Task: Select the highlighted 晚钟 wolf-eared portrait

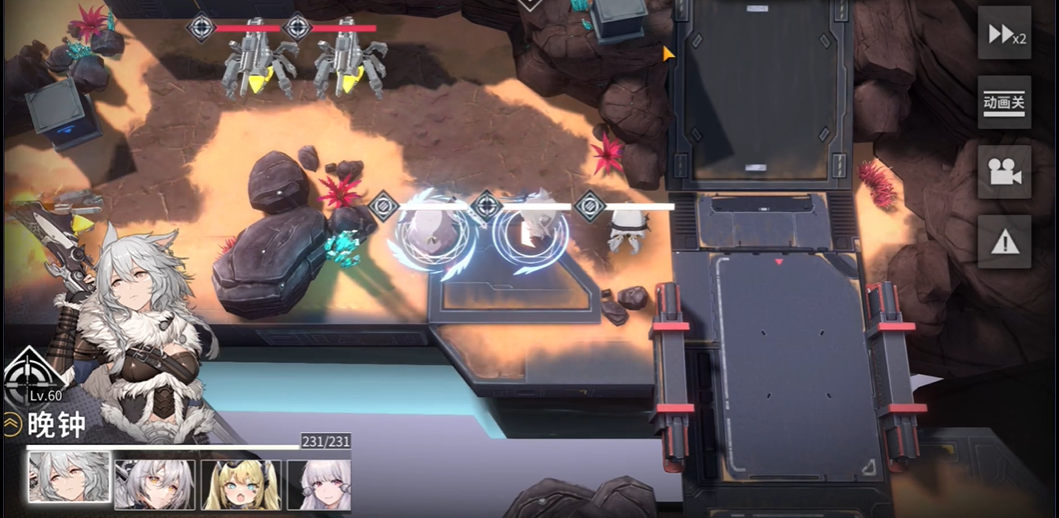Action: click(x=69, y=477)
